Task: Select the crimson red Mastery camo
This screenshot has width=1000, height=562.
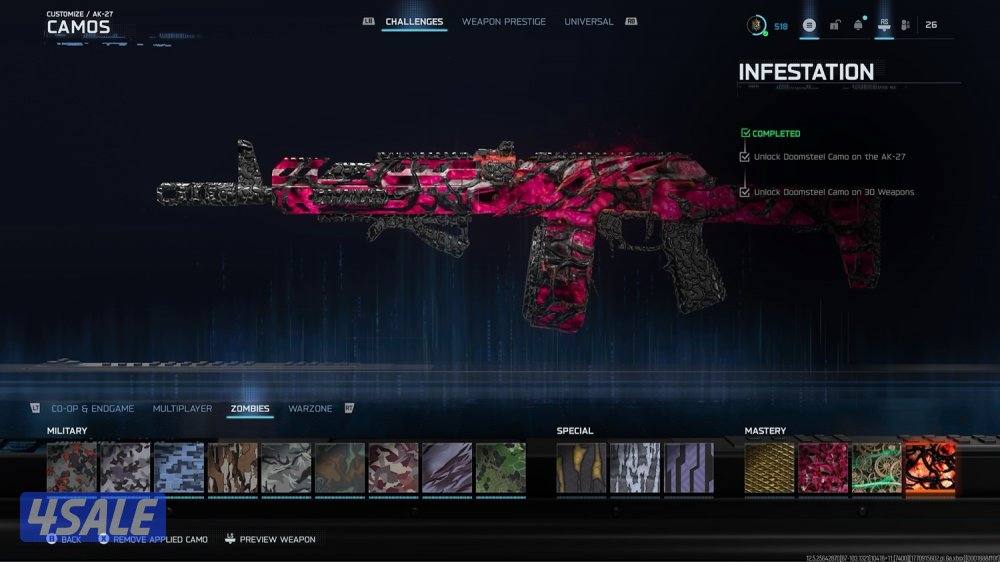Action: click(823, 468)
